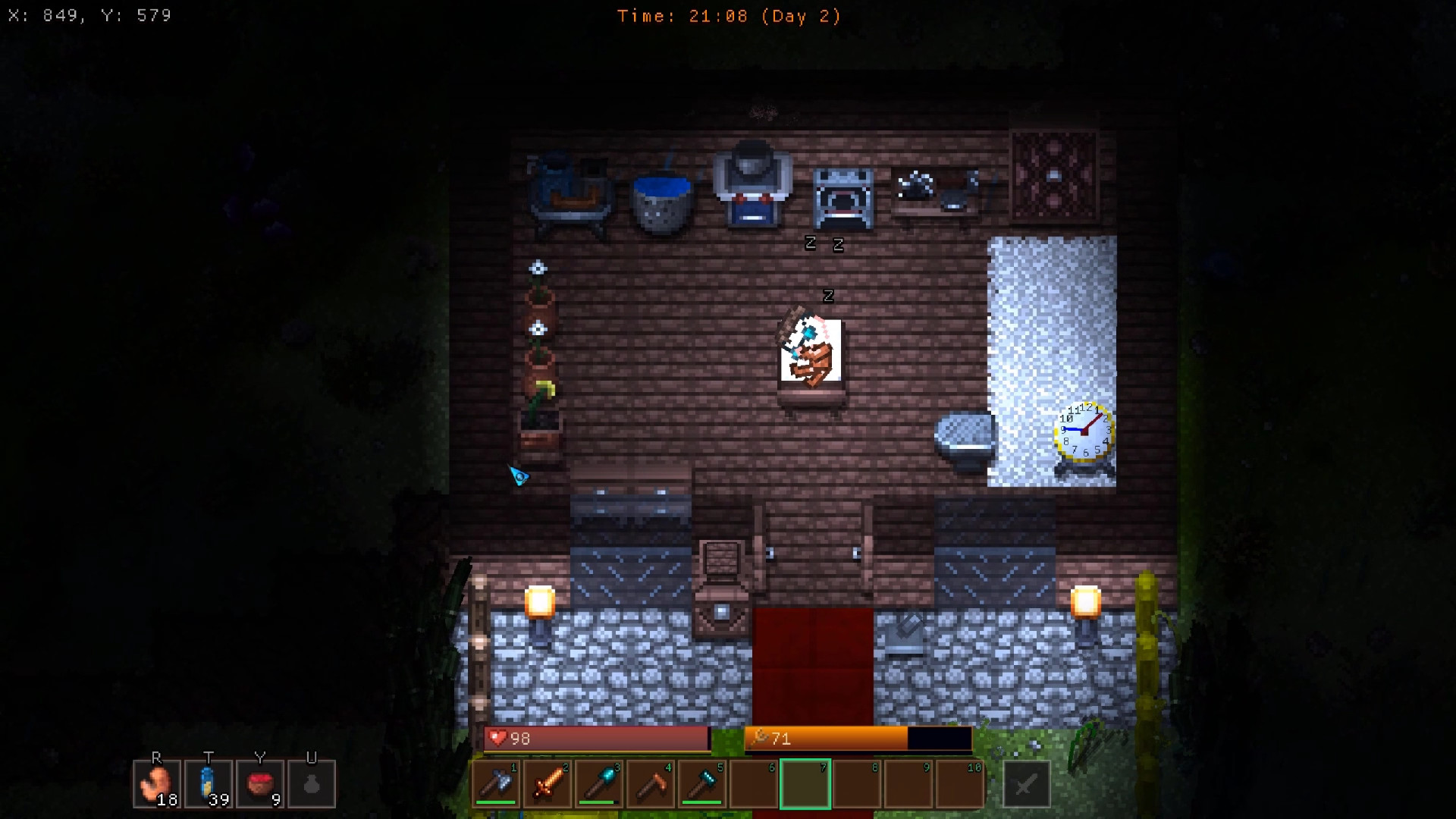Screen dimensions: 1456x819
Task: Click the empty pouch U quickslot
Action: pos(312,783)
